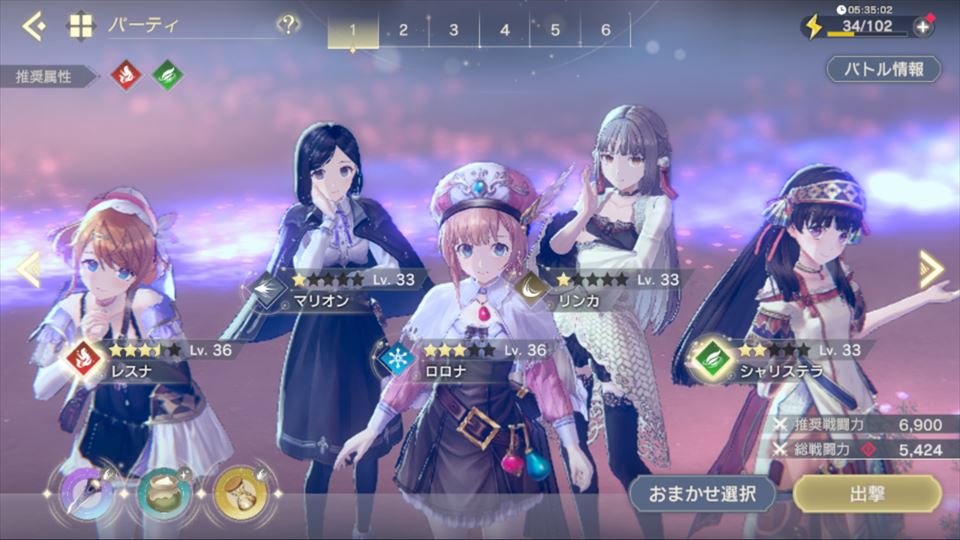Image resolution: width=960 pixels, height=540 pixels.
Task: Switch to party tab 6
Action: point(606,30)
